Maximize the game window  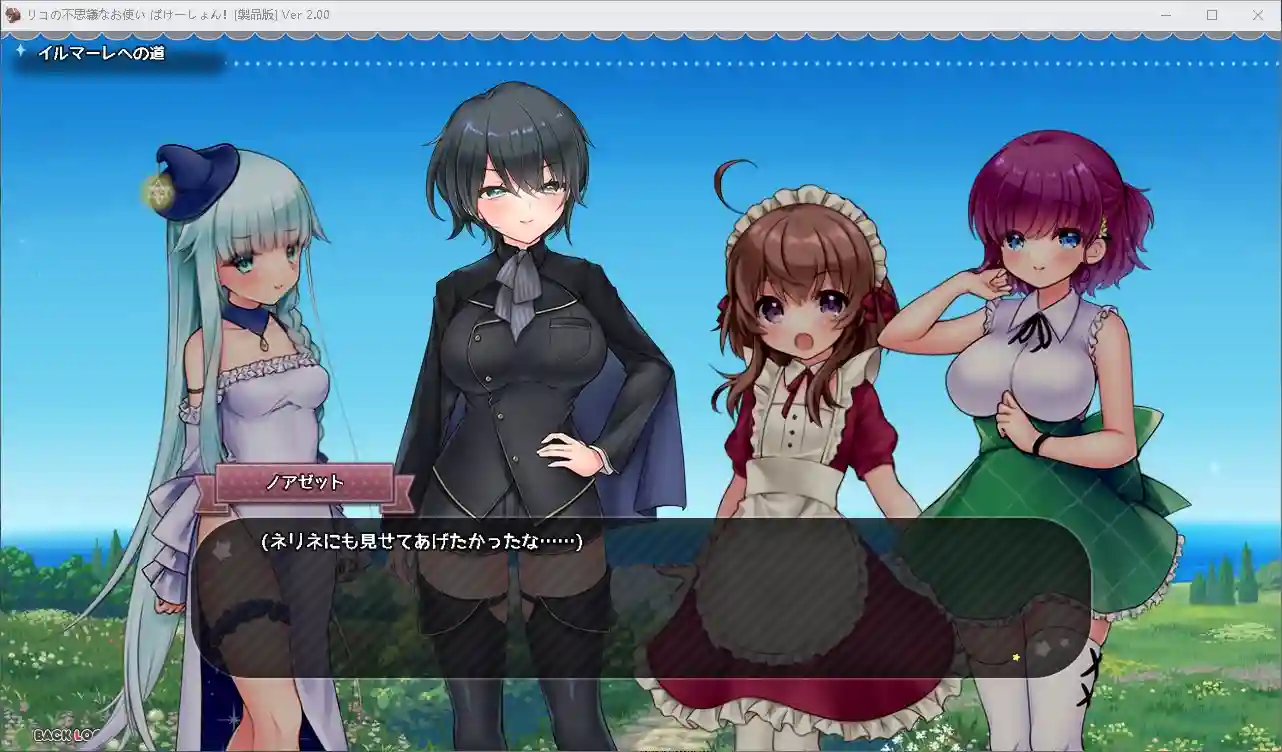point(1210,15)
